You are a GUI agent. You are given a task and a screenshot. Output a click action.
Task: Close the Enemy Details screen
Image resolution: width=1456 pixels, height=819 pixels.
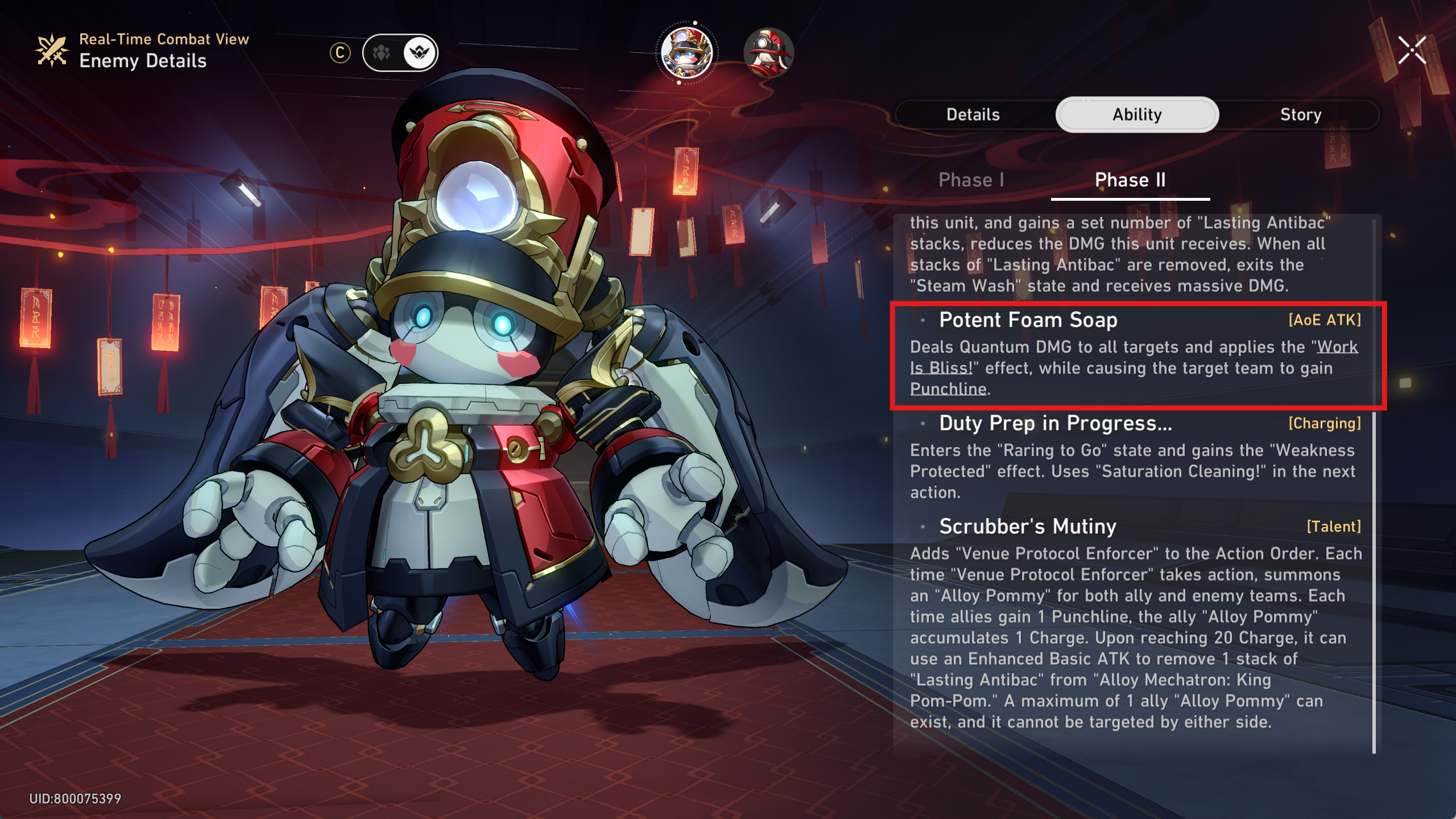pyautogui.click(x=1412, y=51)
